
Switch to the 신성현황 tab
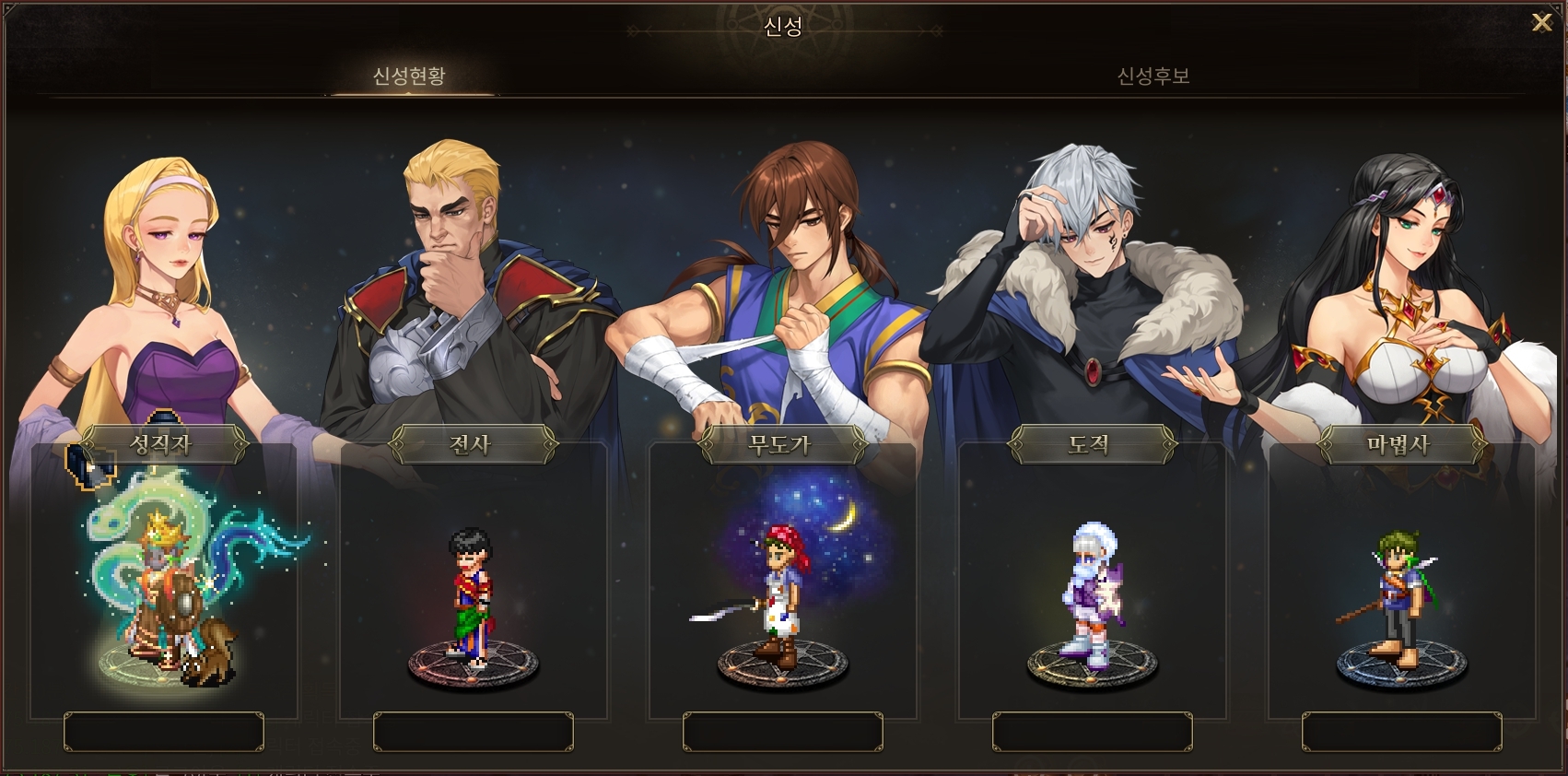coord(409,76)
